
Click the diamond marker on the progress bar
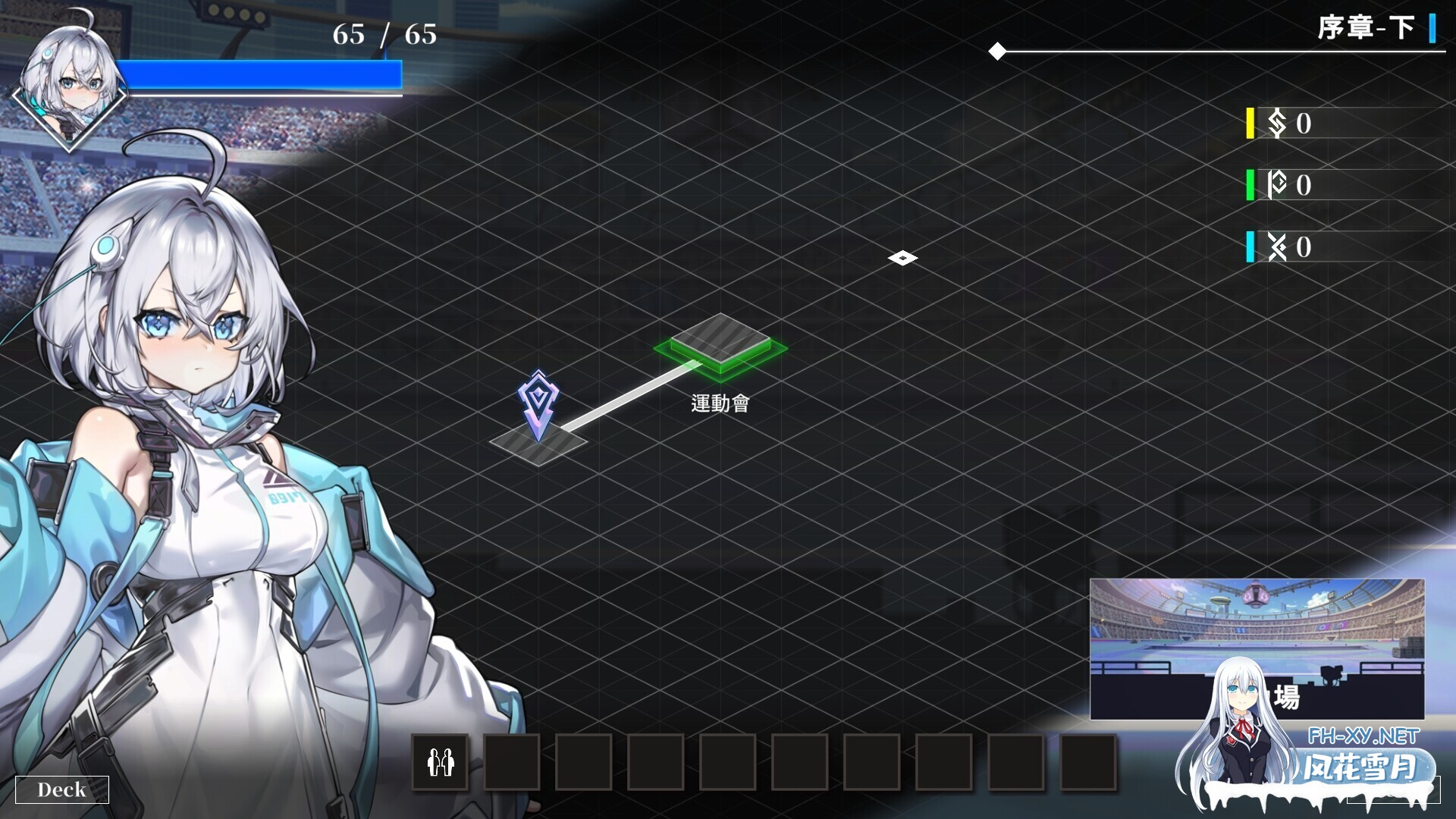pyautogui.click(x=997, y=52)
